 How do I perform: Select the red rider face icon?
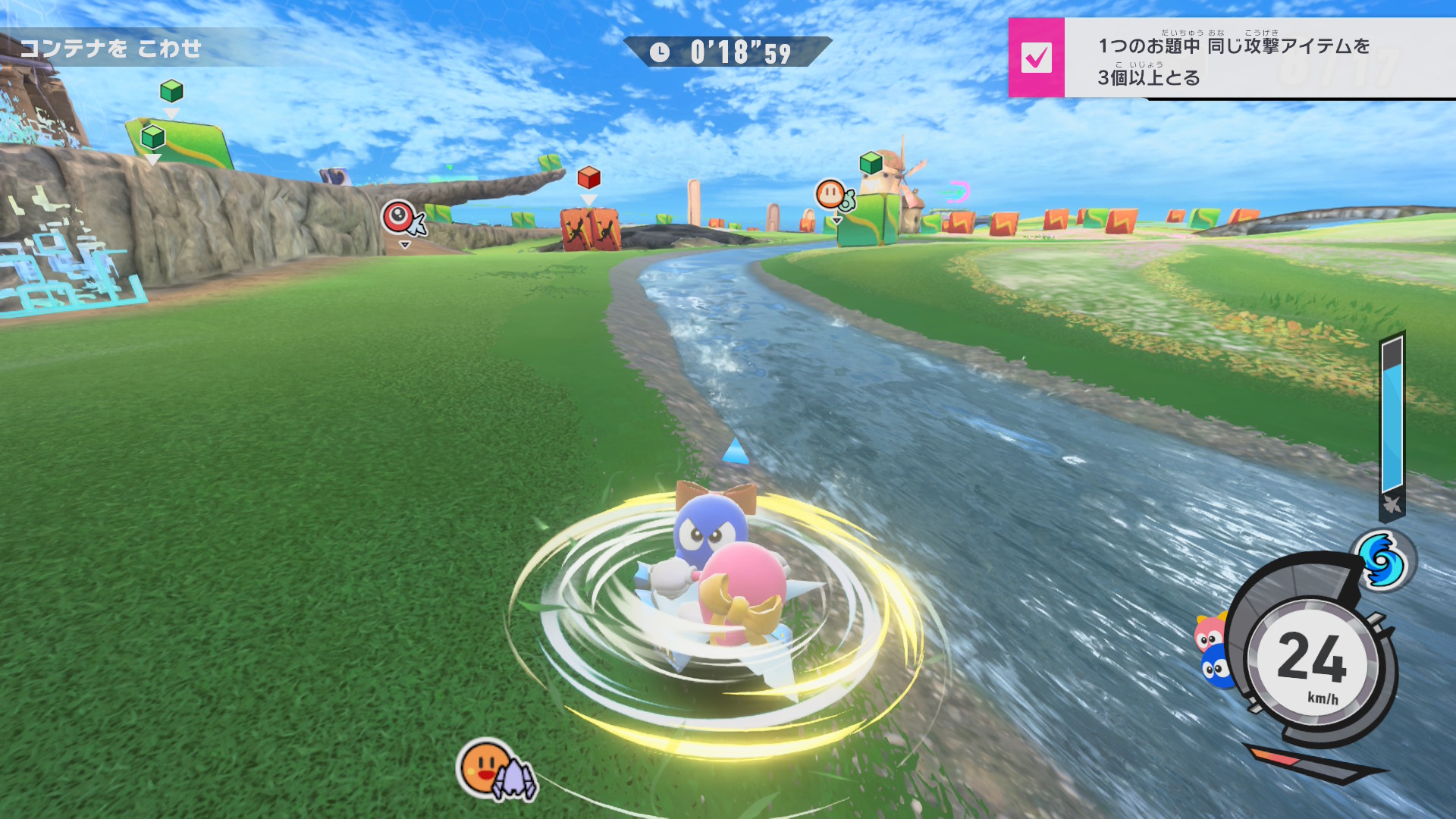click(1209, 634)
